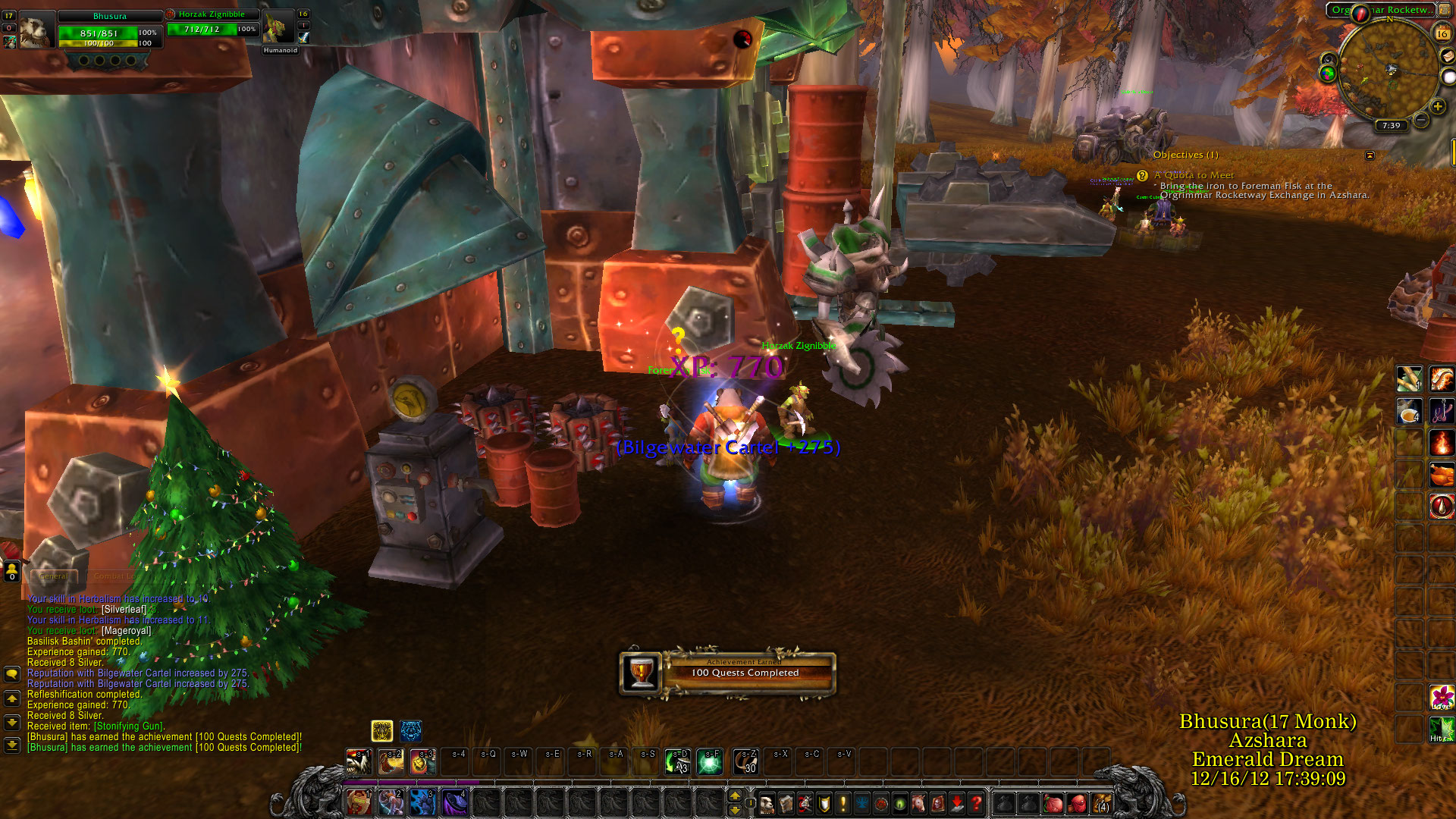Open the calendar showing day 16
Viewport: 1456px width, 819px height.
pos(1442,33)
